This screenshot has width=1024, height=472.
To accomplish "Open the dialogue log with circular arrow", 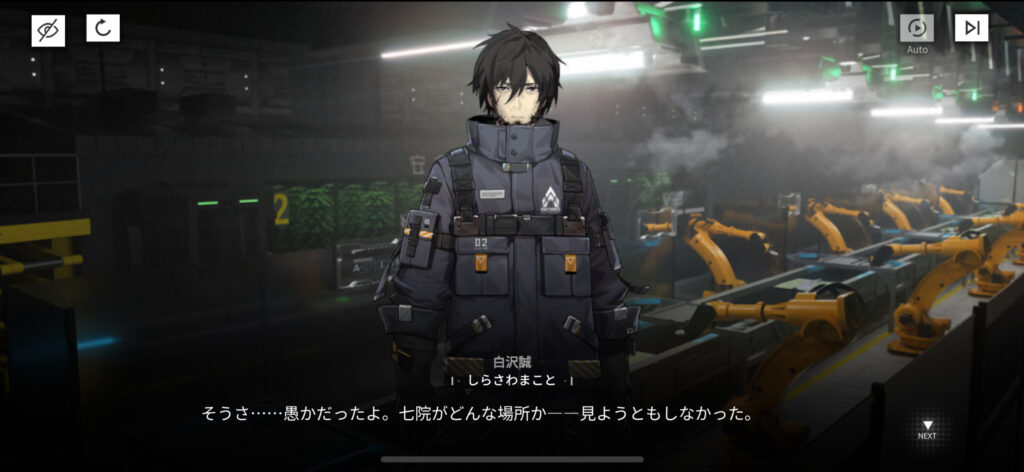I will pyautogui.click(x=102, y=29).
